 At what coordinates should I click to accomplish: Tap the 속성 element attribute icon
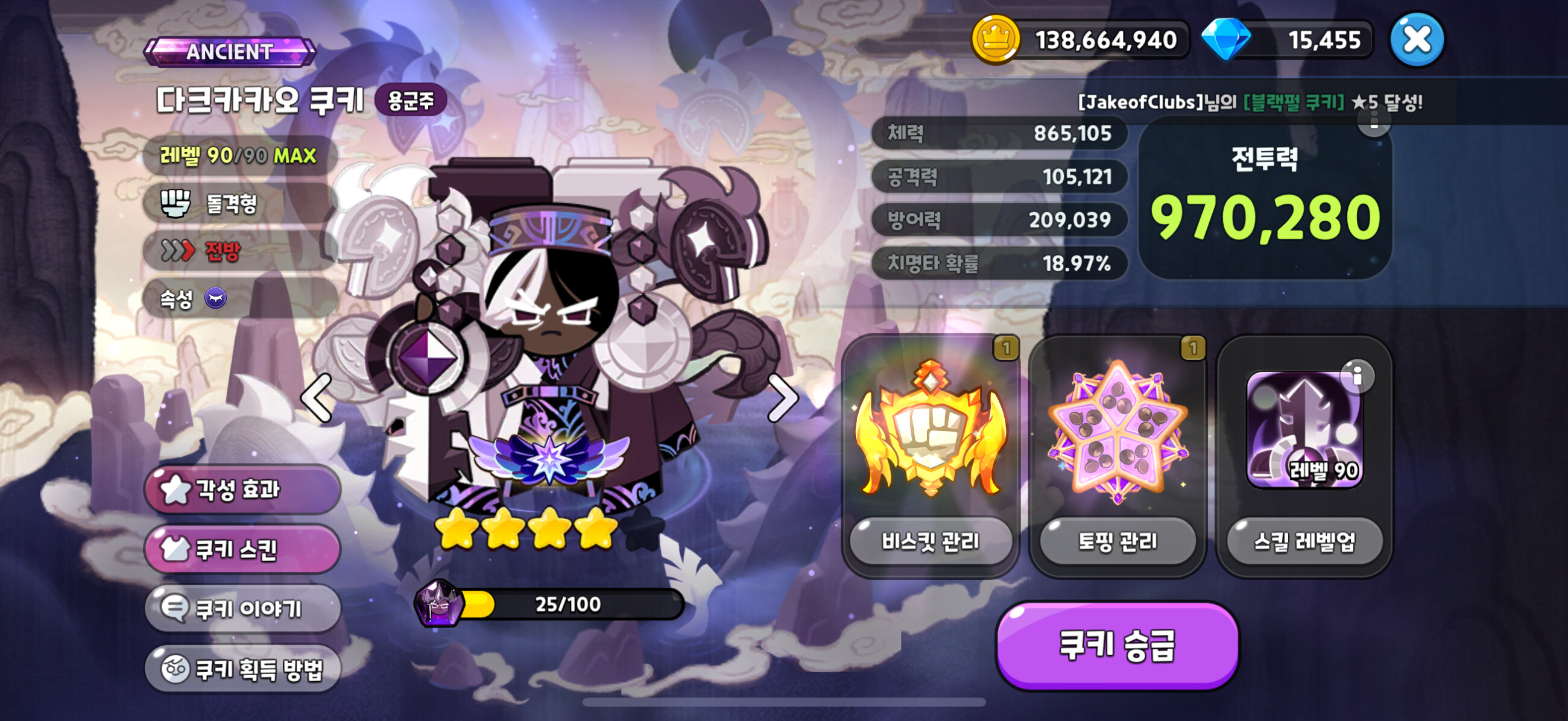pyautogui.click(x=215, y=298)
